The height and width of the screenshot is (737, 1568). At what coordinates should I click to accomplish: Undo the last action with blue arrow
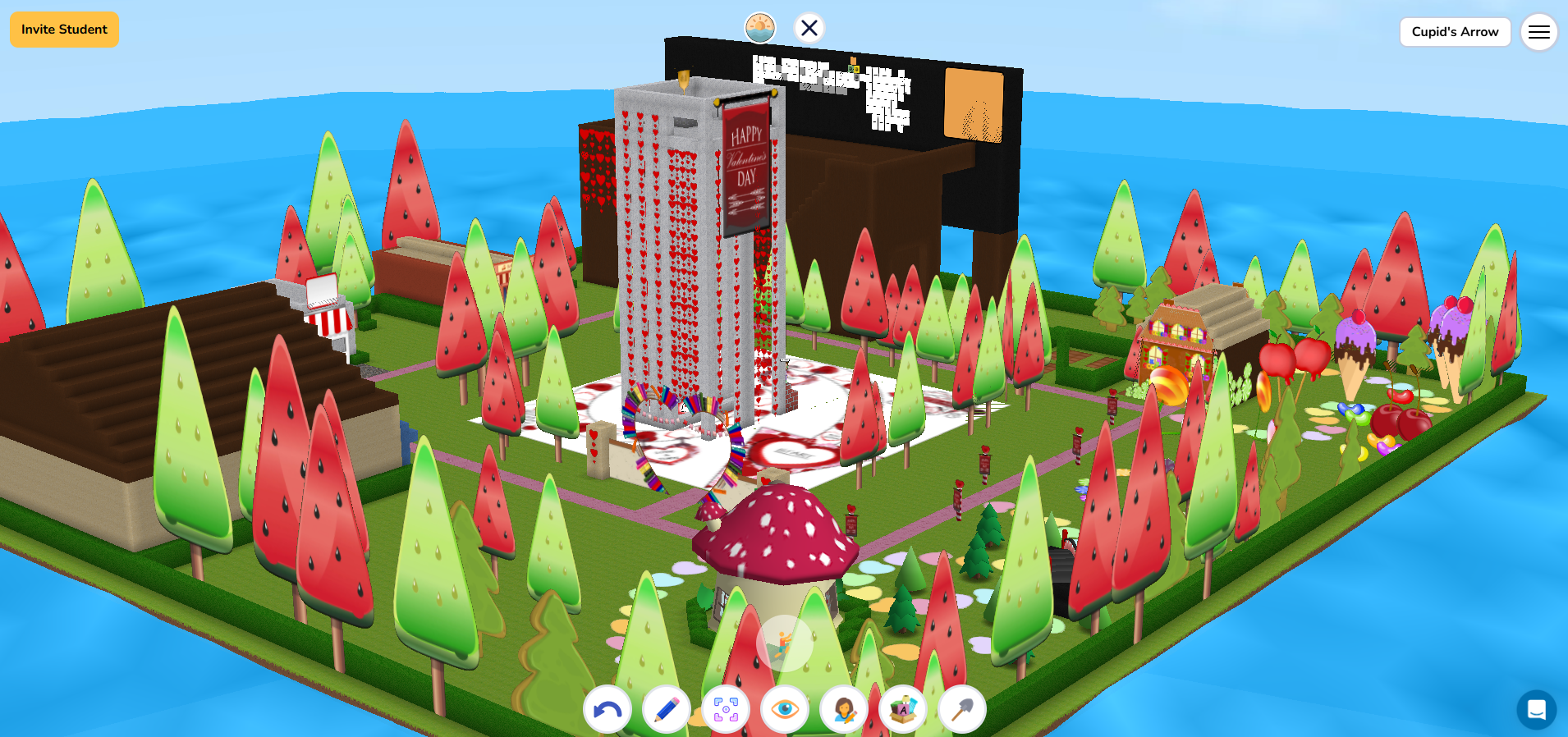pos(607,709)
